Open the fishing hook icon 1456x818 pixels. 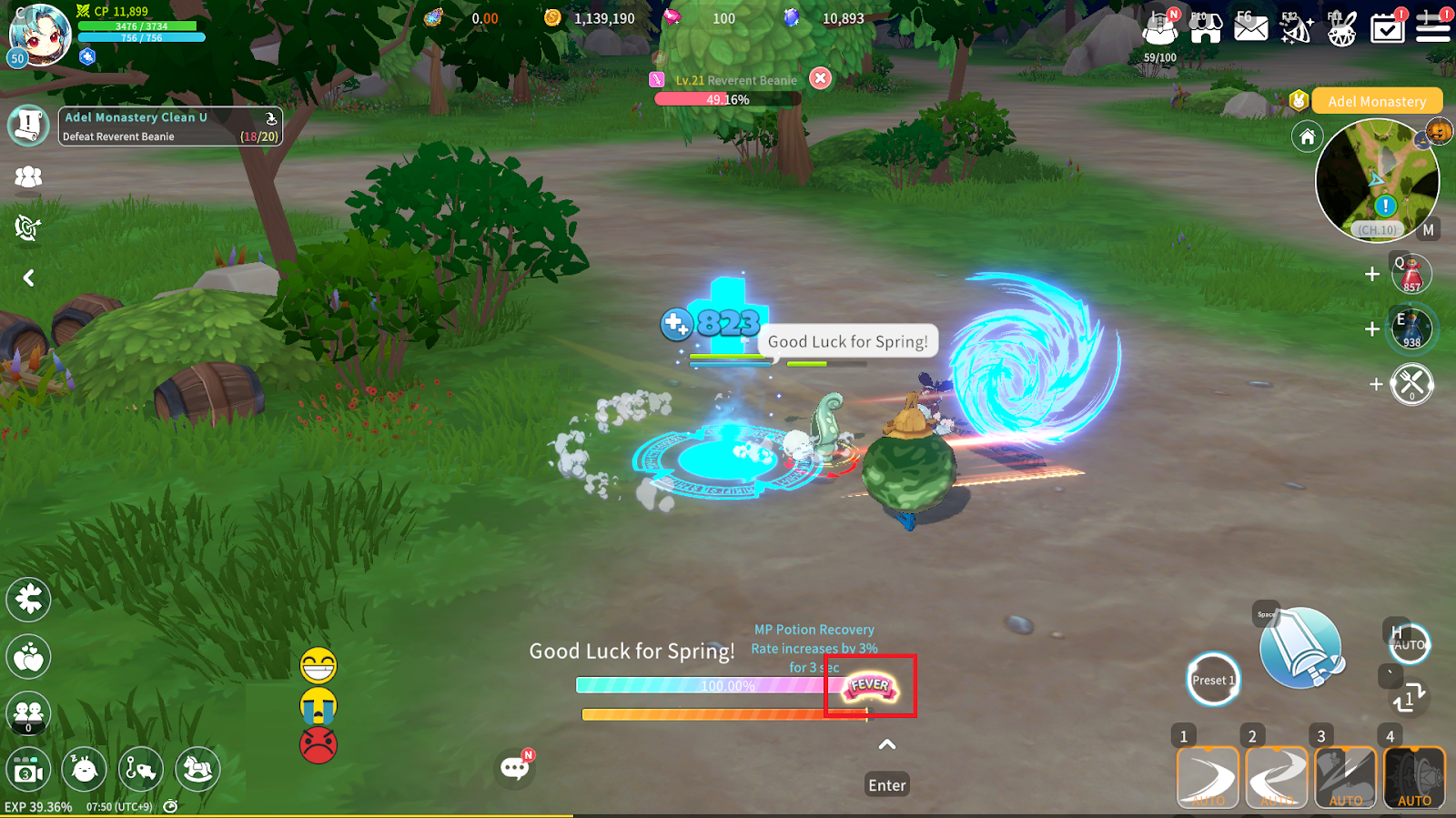[x=140, y=770]
